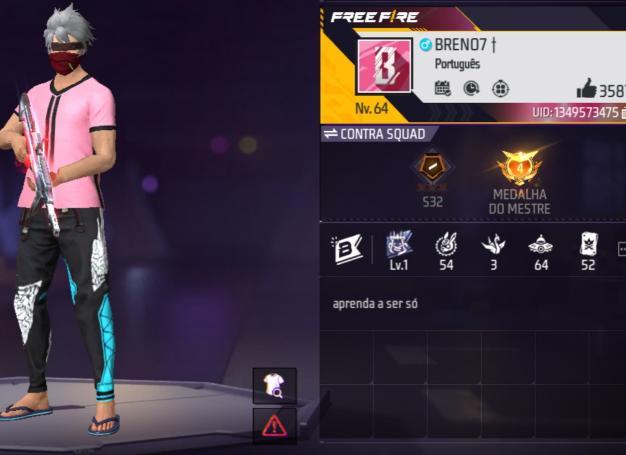View the S32 rank badge
The height and width of the screenshot is (455, 626).
[x=432, y=172]
